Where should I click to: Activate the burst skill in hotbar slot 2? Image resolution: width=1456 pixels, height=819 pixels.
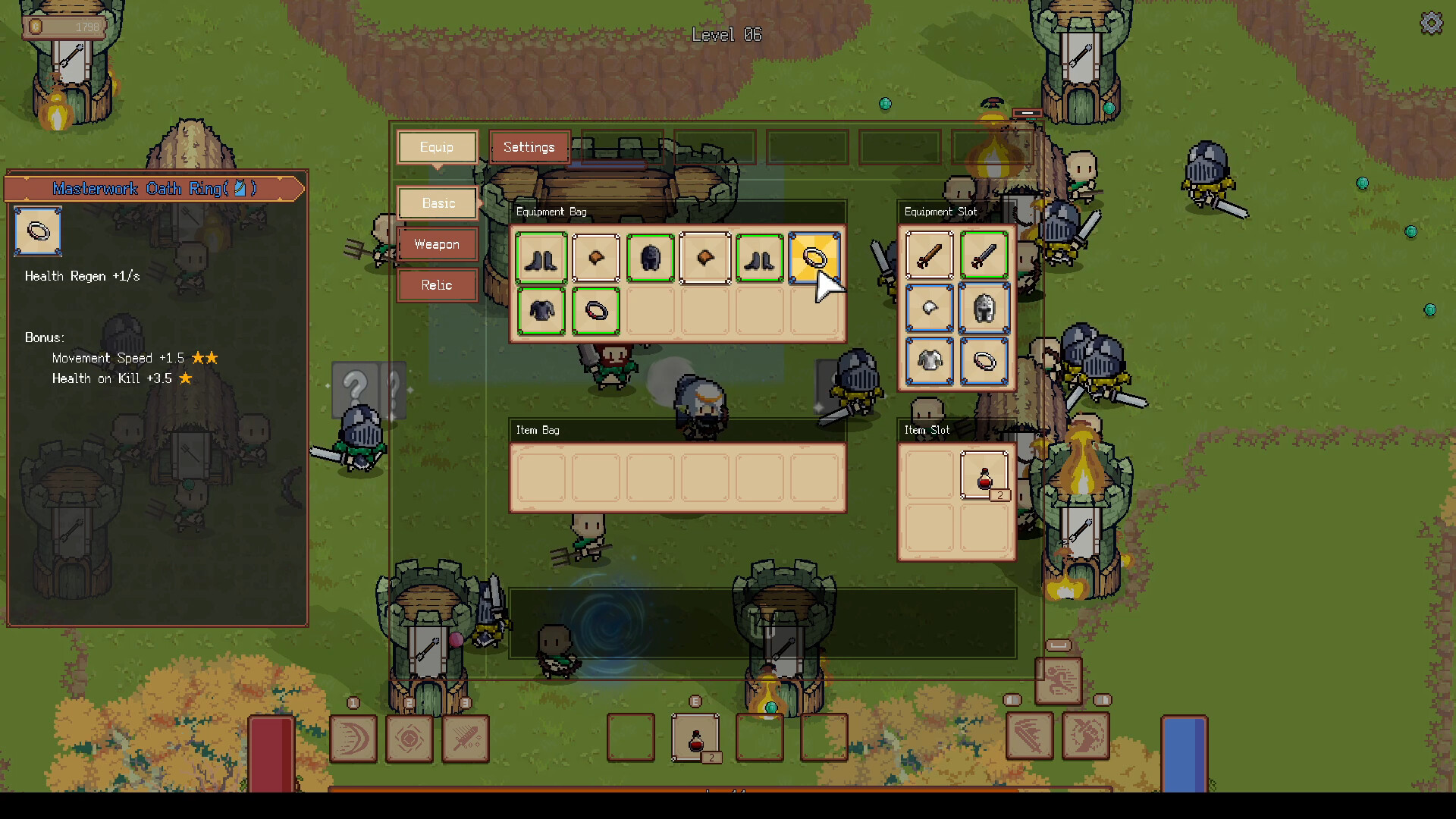[409, 739]
